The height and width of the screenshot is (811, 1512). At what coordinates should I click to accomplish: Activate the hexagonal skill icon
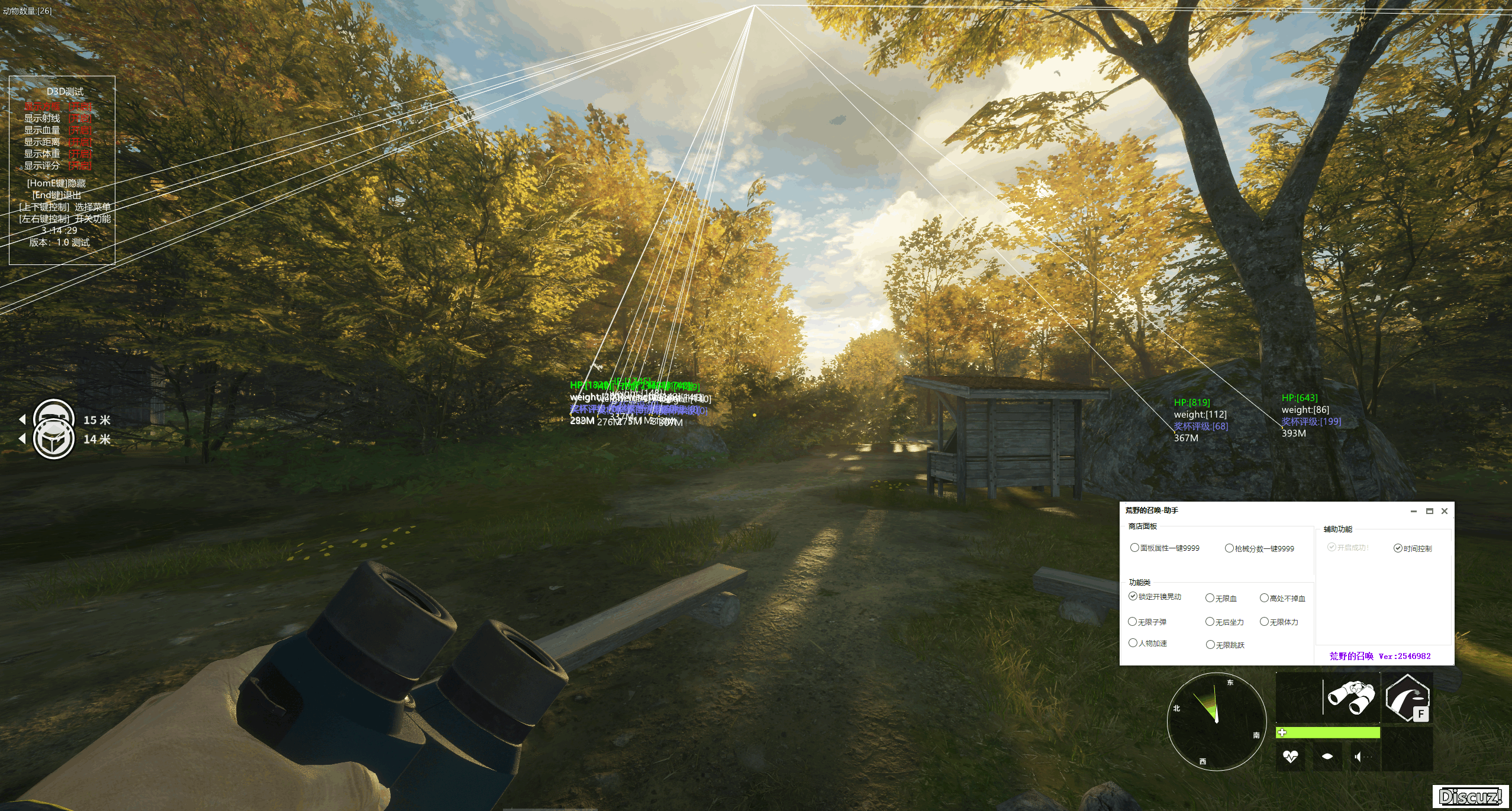[x=1407, y=698]
